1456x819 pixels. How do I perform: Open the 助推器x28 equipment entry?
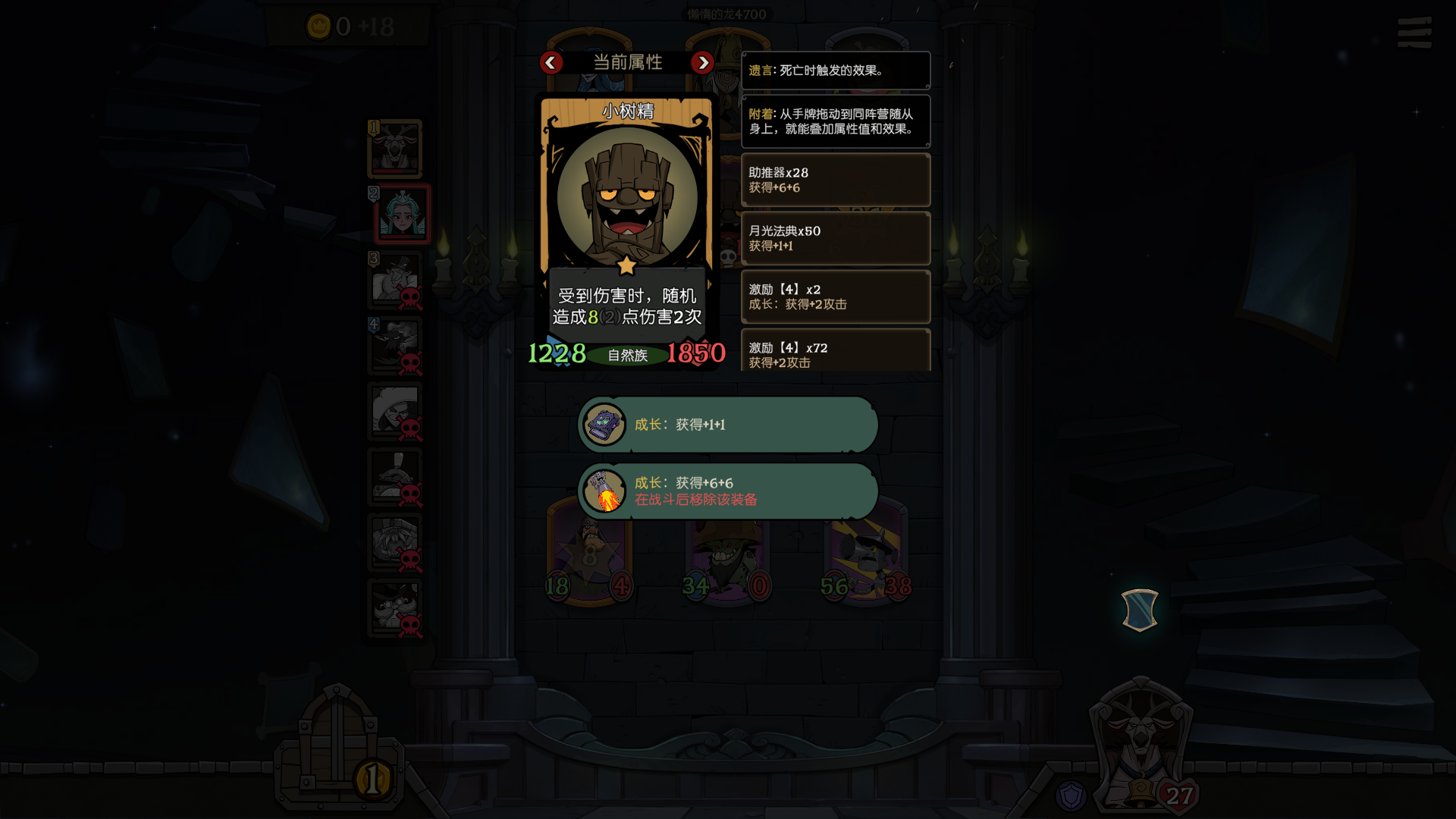click(835, 180)
